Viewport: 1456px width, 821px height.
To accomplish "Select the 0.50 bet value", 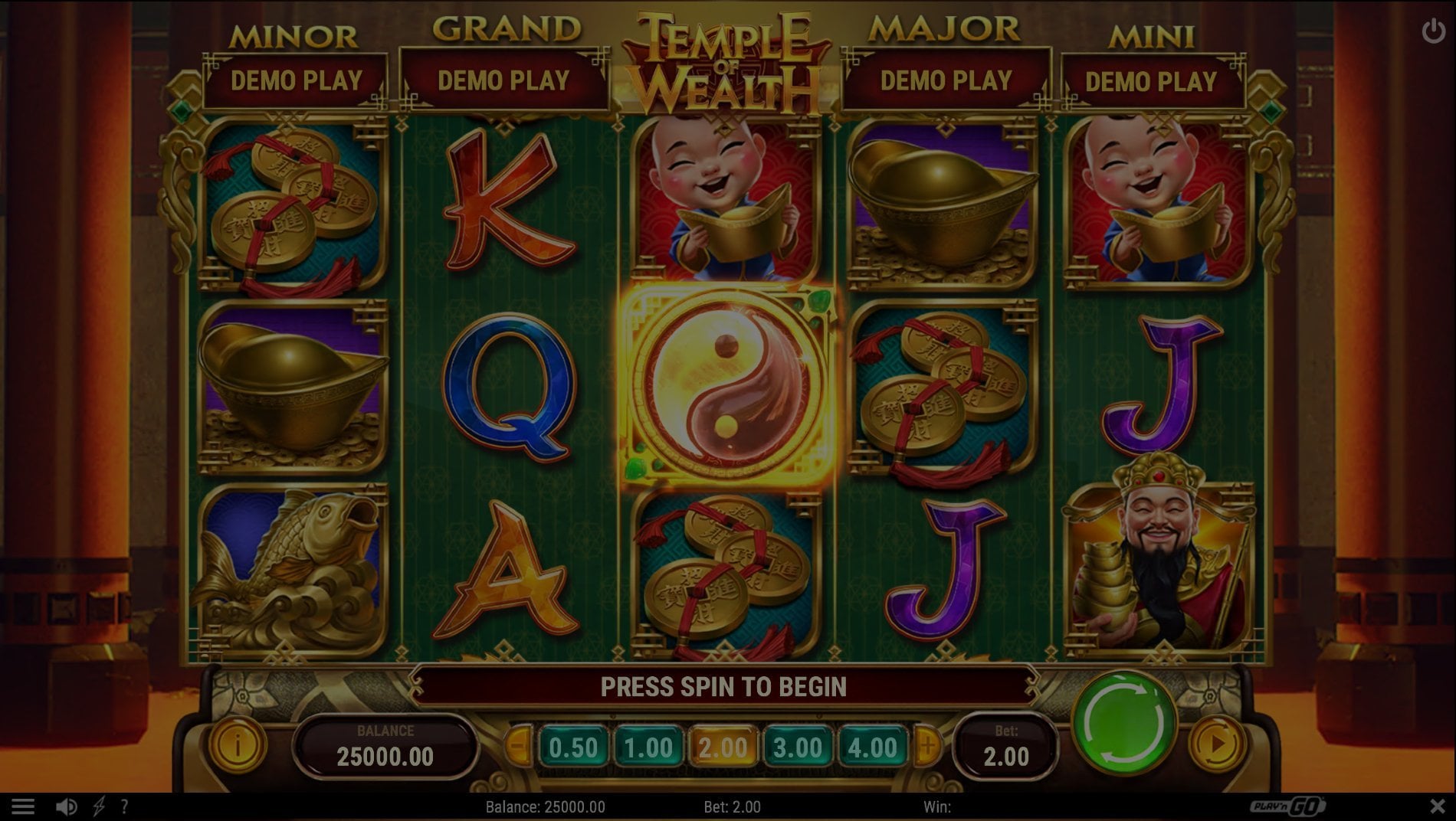I will 573,747.
